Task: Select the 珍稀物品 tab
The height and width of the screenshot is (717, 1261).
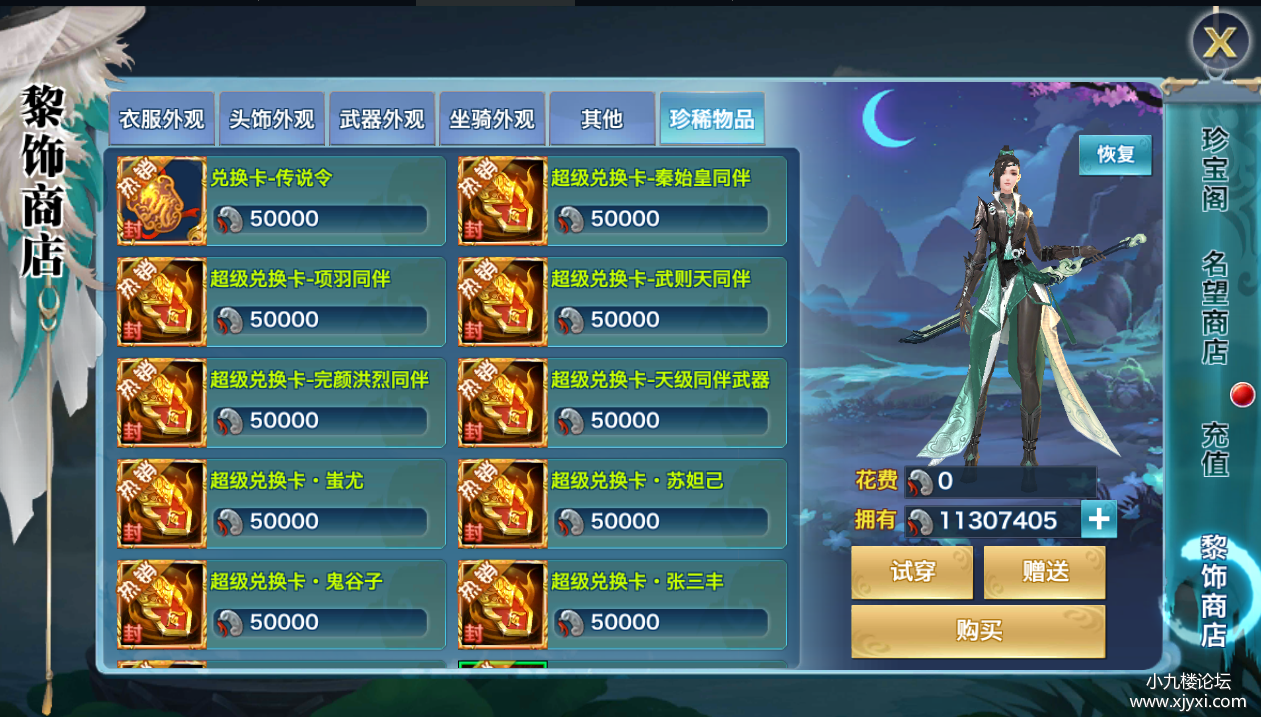Action: 711,120
